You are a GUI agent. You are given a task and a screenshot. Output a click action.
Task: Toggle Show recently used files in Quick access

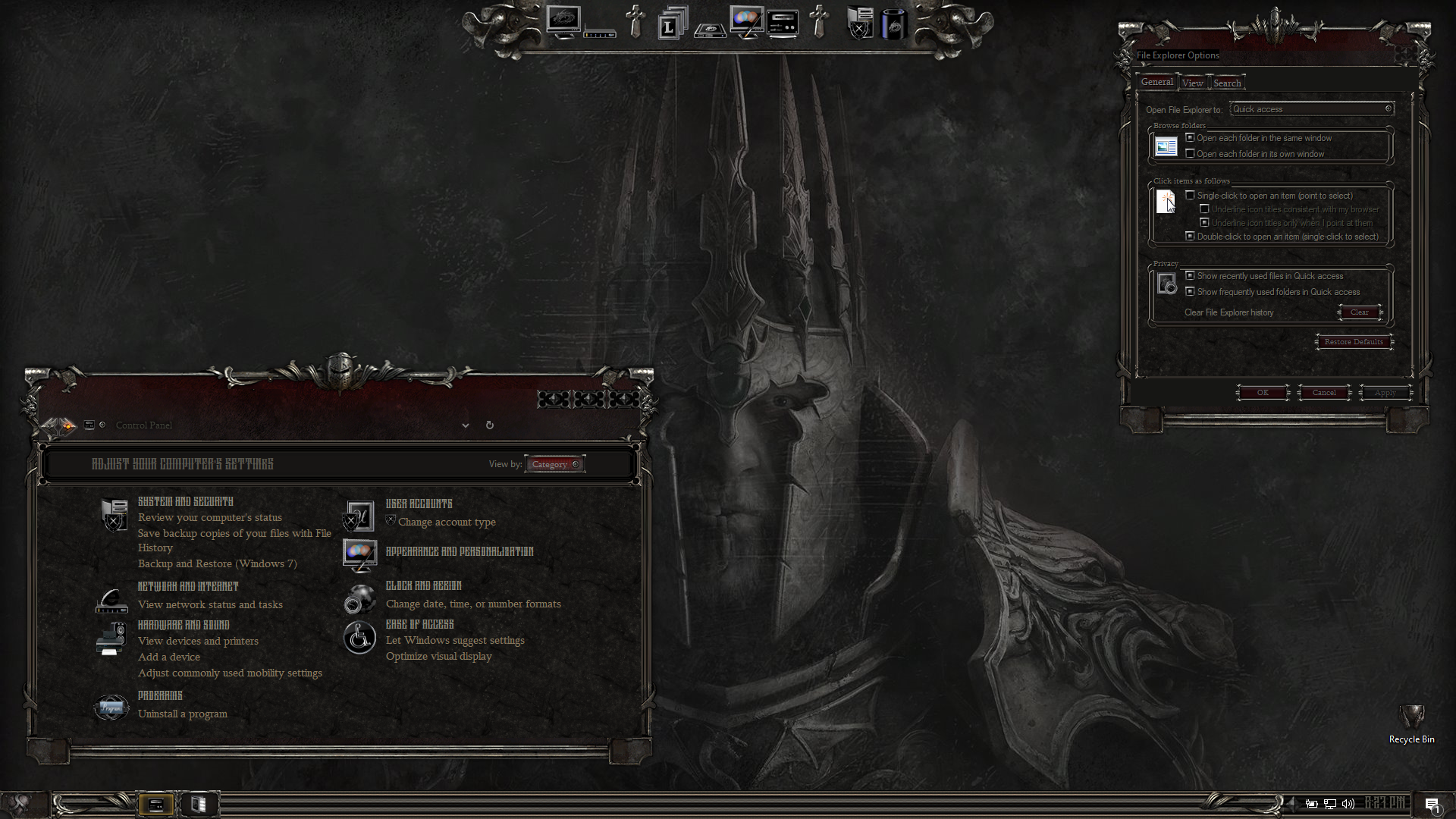[1191, 276]
